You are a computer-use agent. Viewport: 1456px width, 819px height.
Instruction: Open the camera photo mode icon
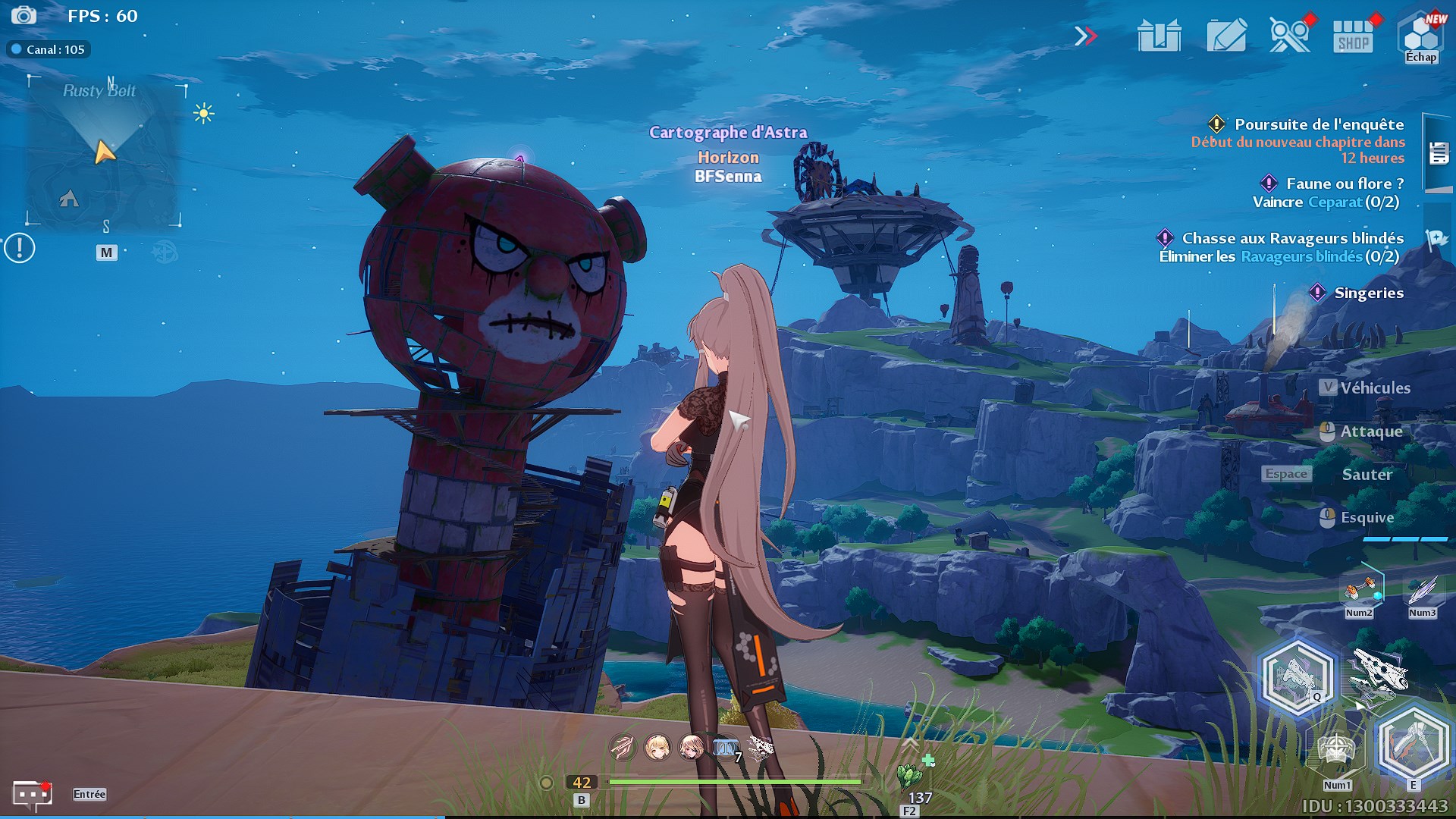click(x=24, y=16)
